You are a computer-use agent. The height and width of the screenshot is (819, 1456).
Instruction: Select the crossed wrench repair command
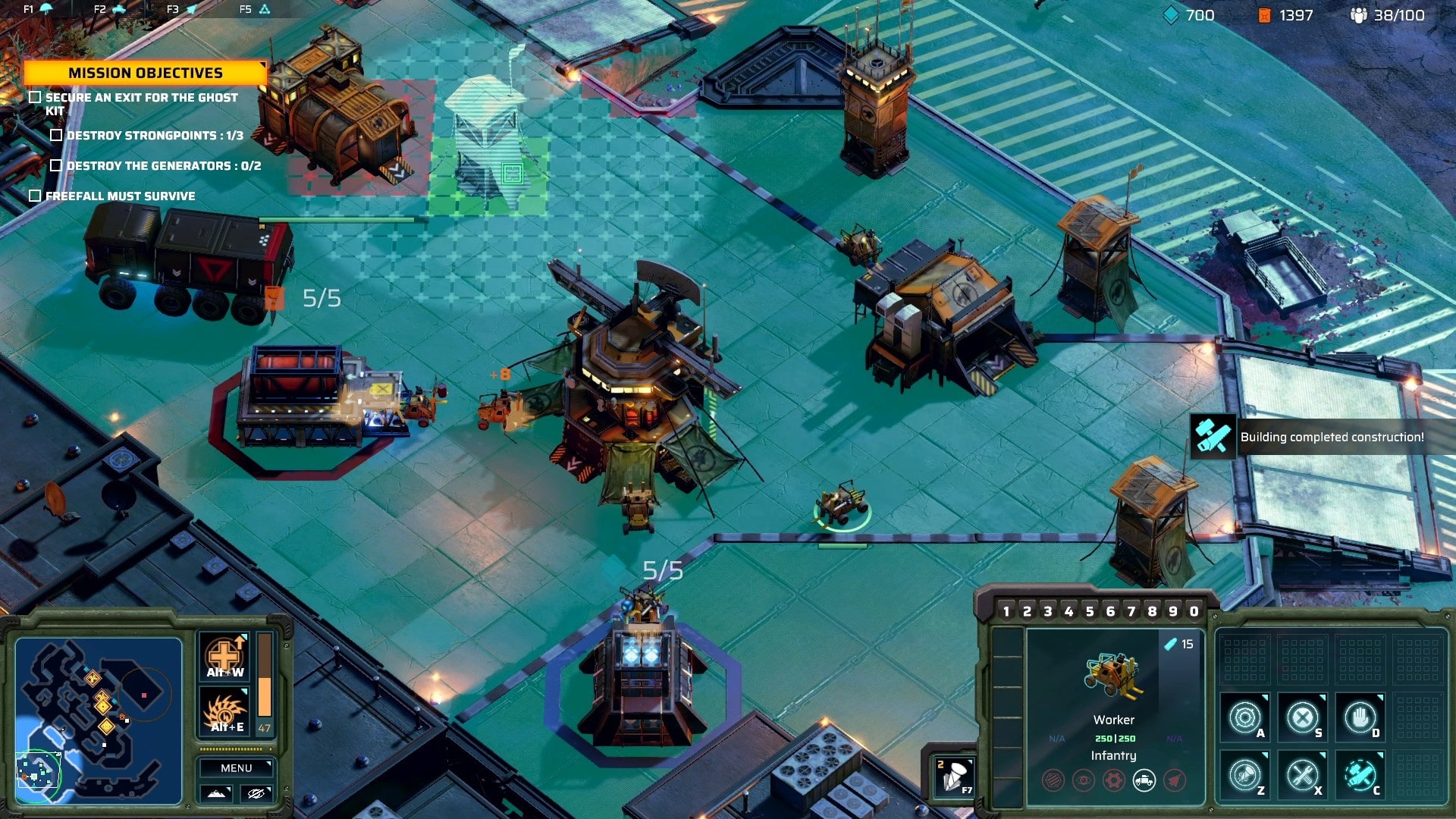click(1302, 775)
